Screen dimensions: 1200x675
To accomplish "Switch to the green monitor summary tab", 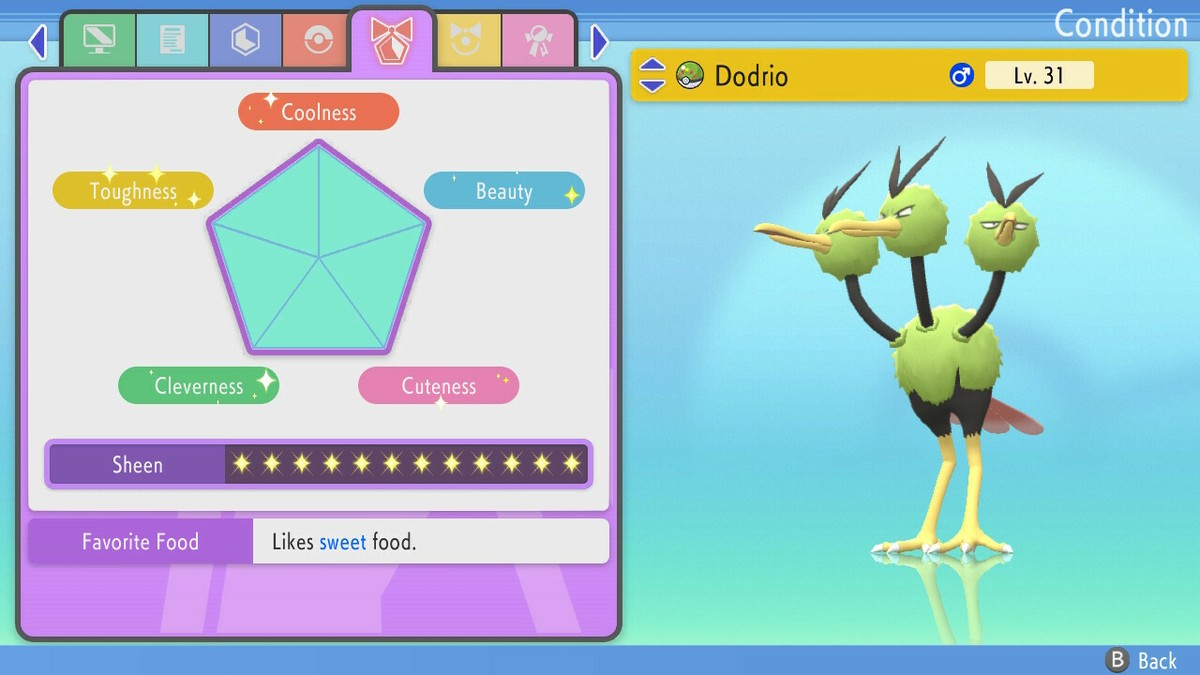I will pos(99,40).
